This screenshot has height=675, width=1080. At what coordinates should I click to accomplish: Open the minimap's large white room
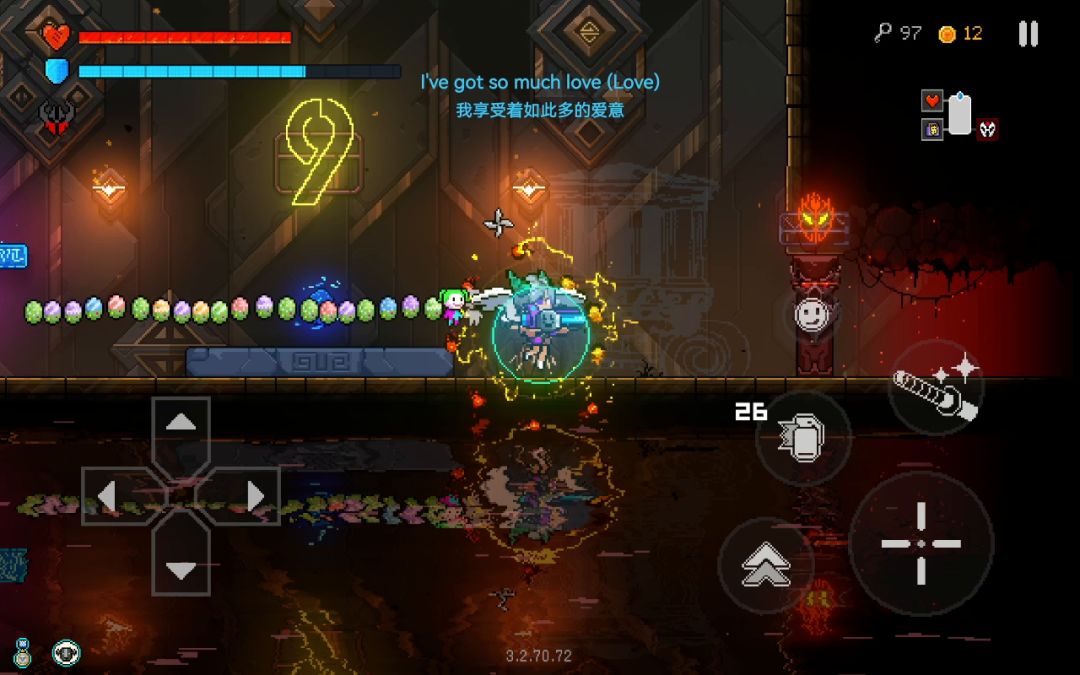[960, 113]
